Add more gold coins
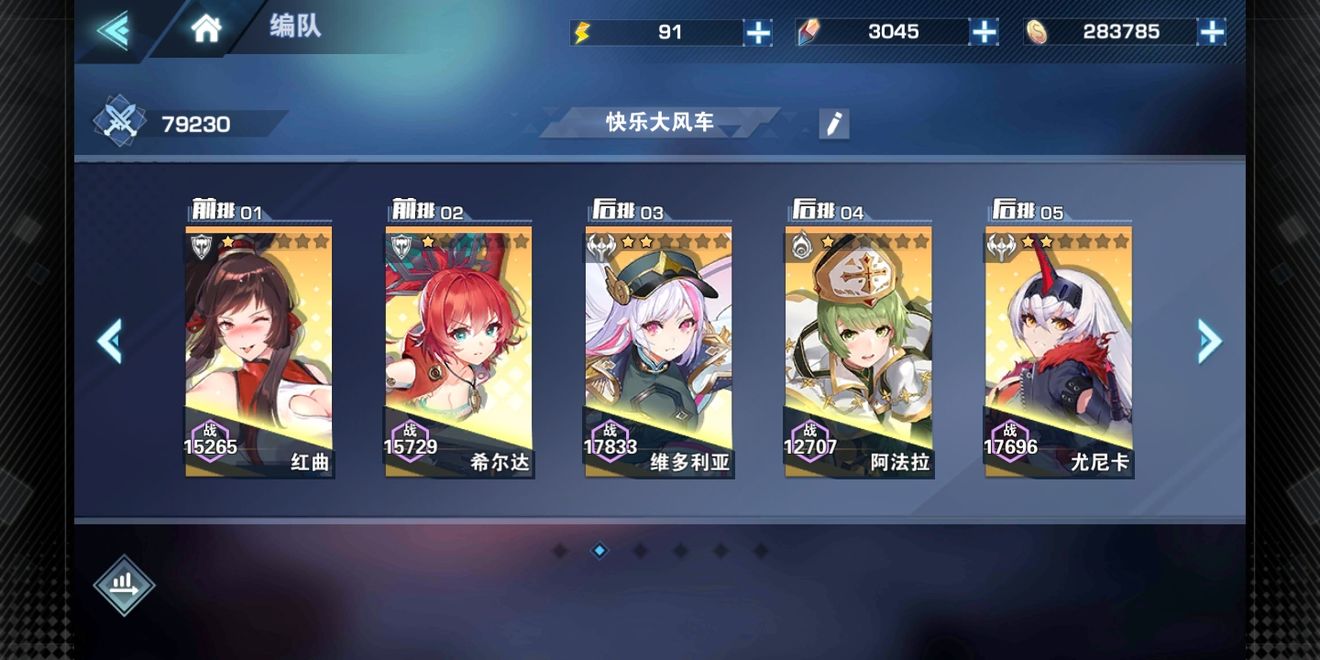Image resolution: width=1320 pixels, height=660 pixels. click(x=1211, y=32)
